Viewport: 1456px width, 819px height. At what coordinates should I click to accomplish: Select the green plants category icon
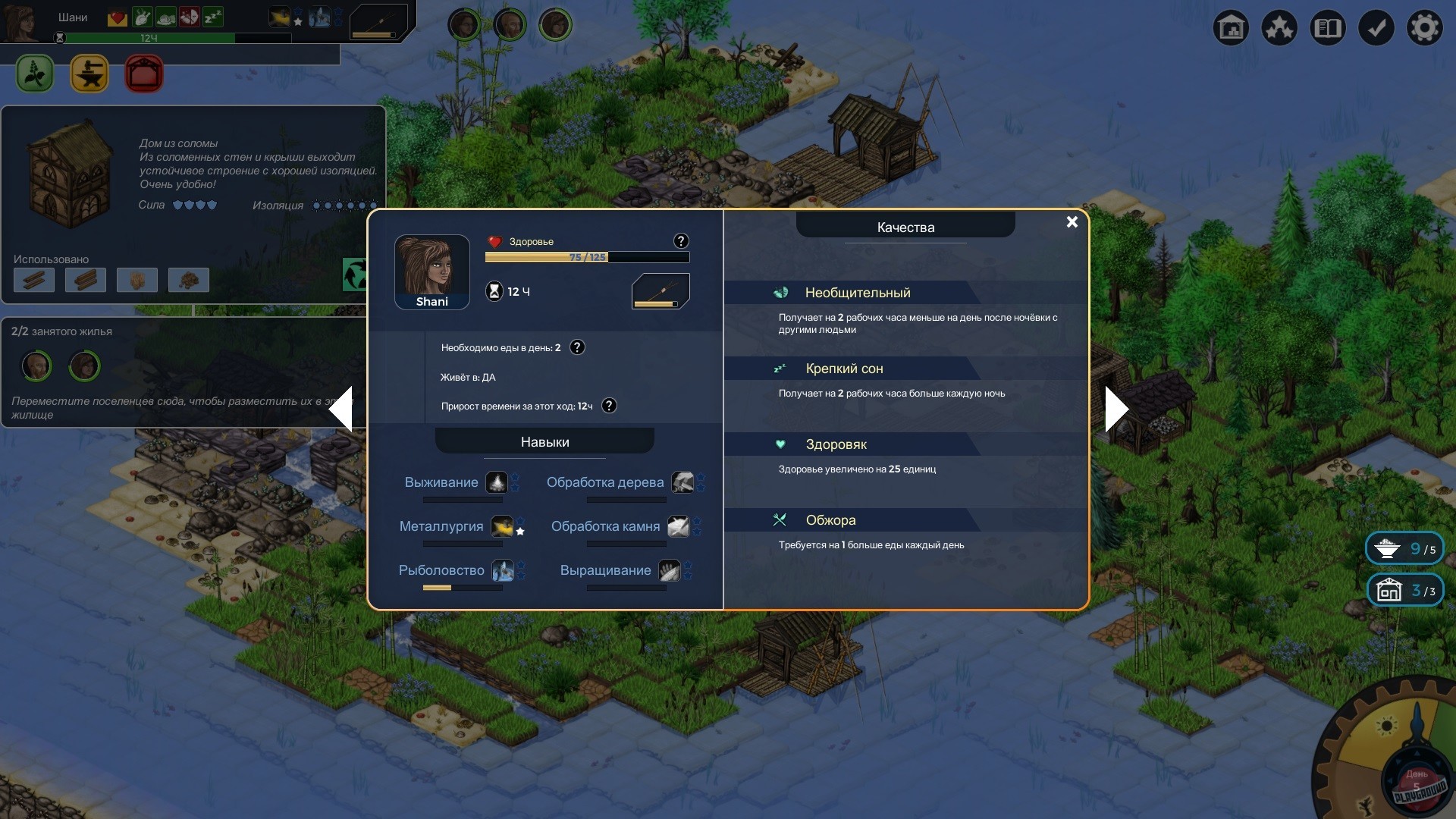33,74
